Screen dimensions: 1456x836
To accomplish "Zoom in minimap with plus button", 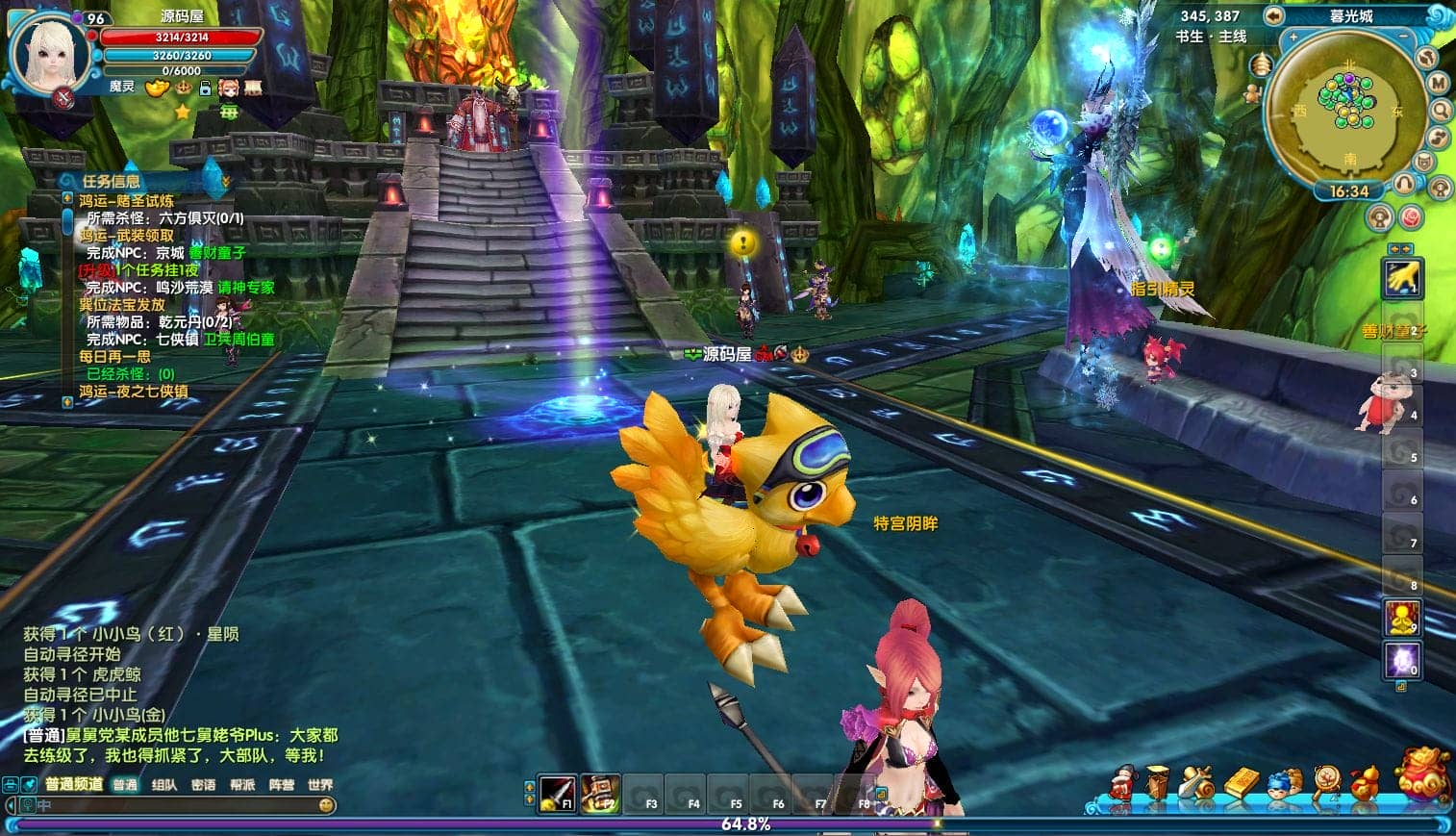I will [x=1293, y=38].
